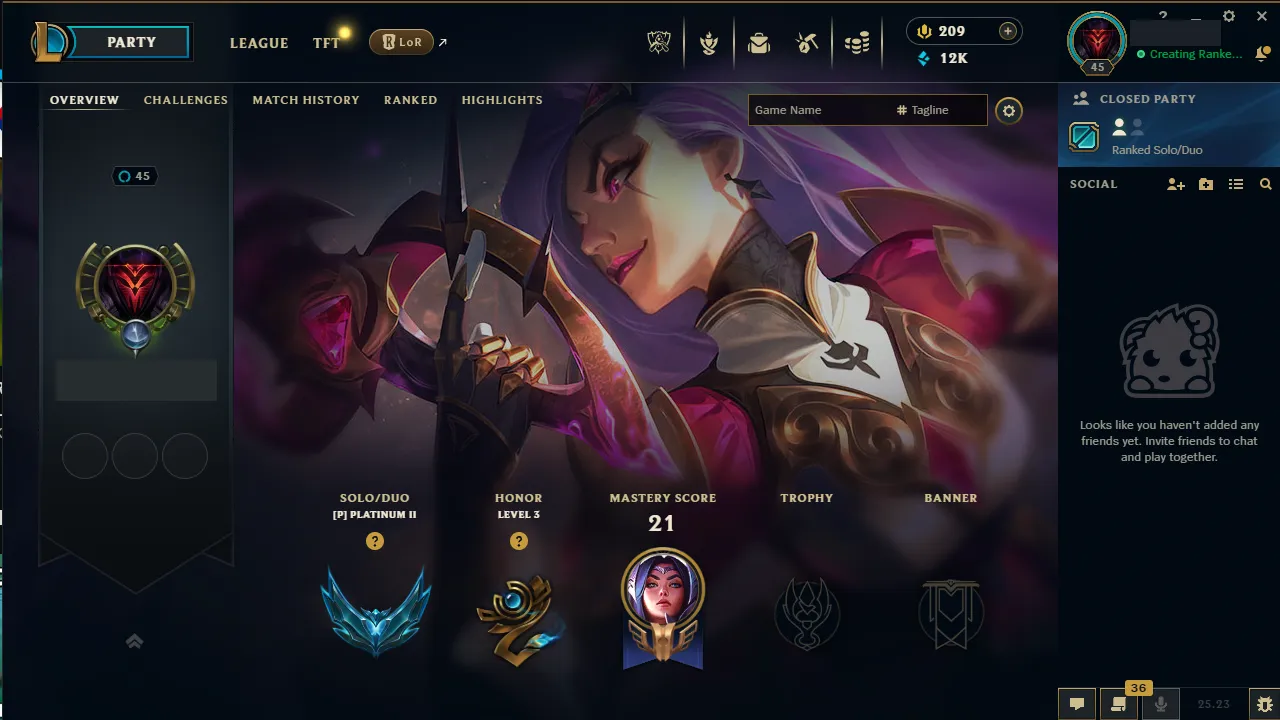Open the Loot backpack icon

[x=758, y=42]
